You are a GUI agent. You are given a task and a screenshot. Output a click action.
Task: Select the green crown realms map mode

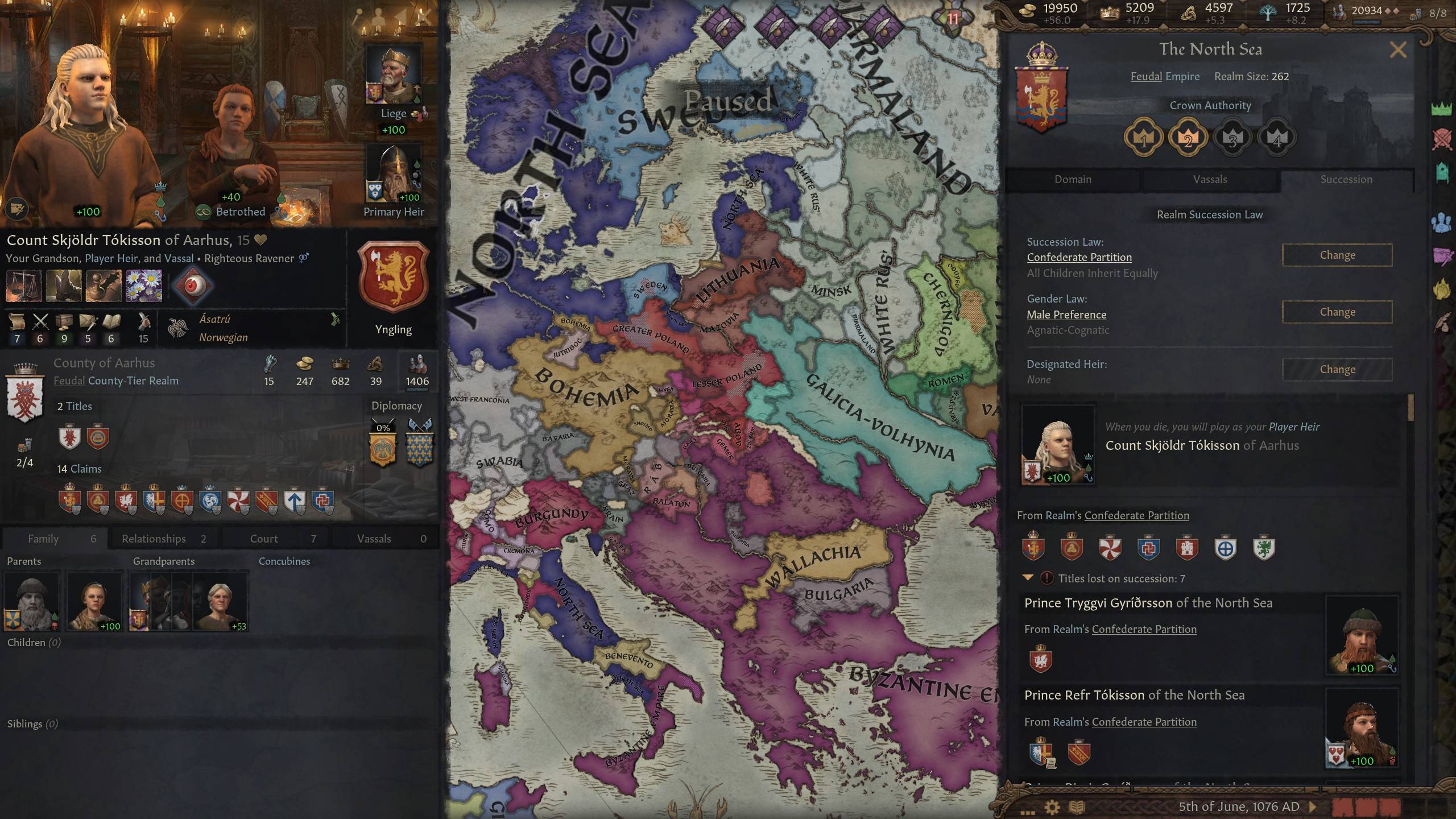(x=1442, y=108)
